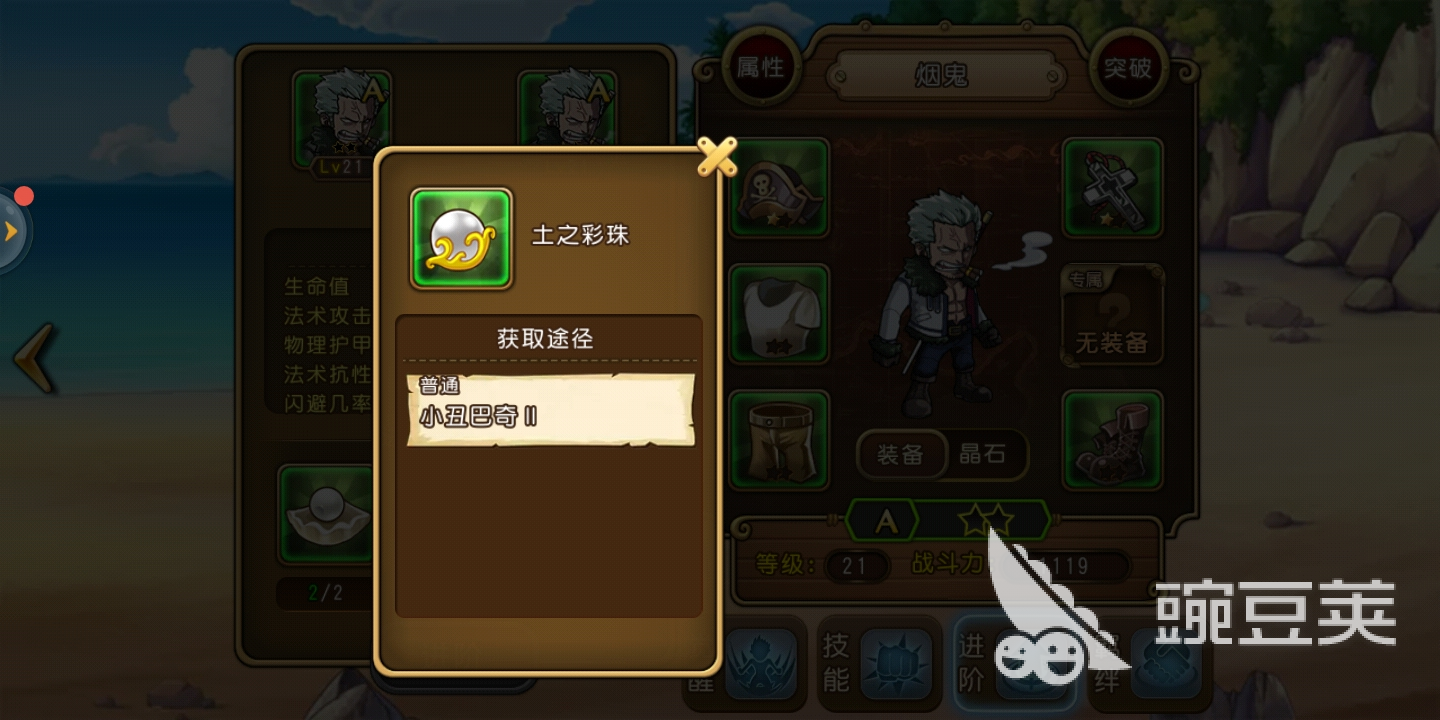Open the cross weapon equipment slot
This screenshot has height=720, width=1440.
click(x=1112, y=188)
